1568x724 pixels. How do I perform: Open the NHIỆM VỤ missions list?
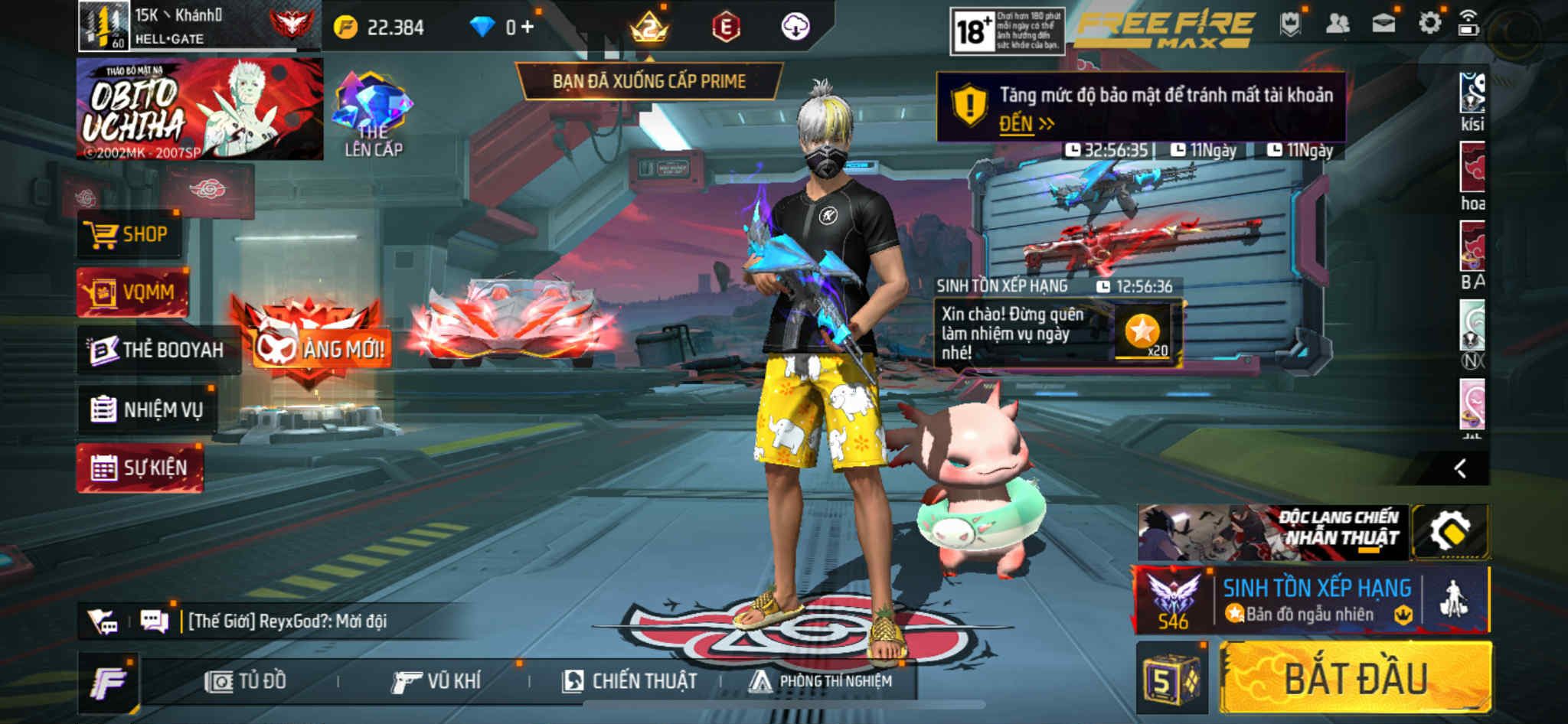147,409
